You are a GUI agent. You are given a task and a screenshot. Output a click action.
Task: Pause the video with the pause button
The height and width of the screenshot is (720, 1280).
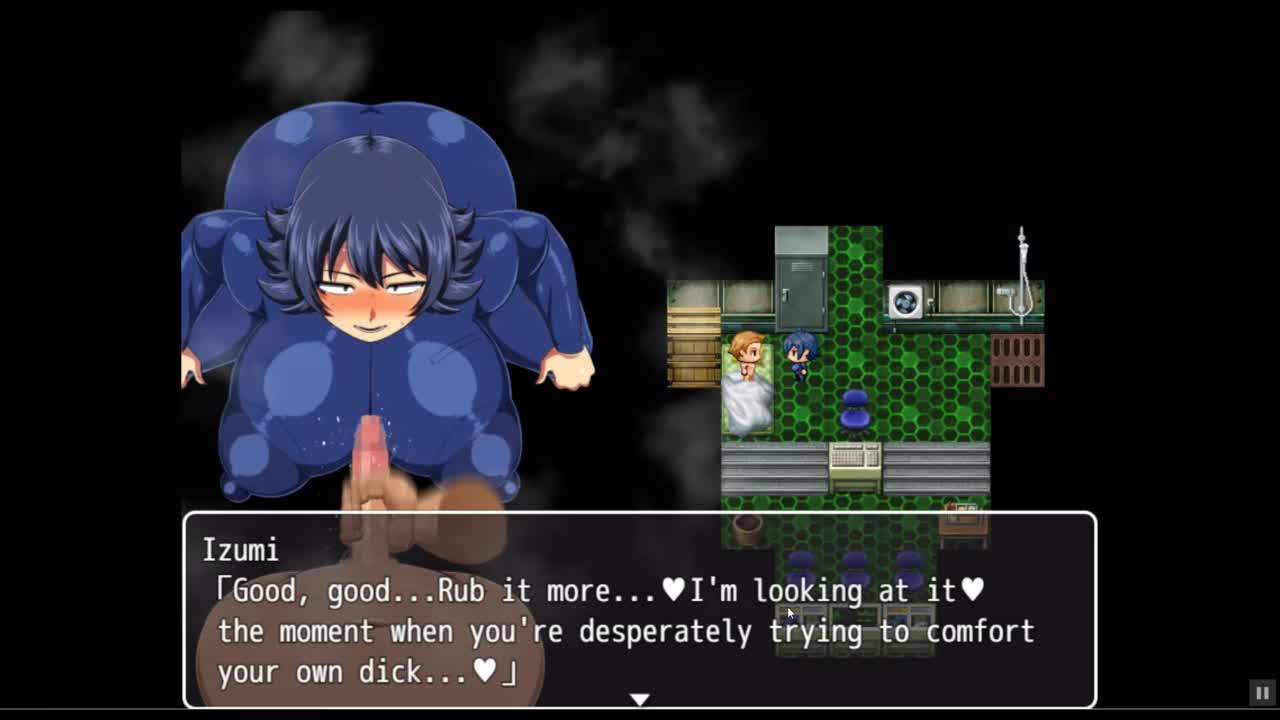point(1262,692)
